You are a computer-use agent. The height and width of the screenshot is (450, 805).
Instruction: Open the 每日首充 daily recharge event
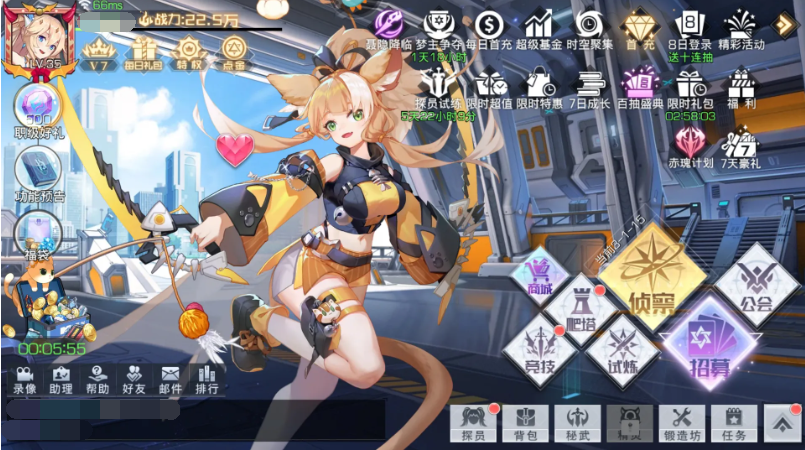pyautogui.click(x=489, y=27)
